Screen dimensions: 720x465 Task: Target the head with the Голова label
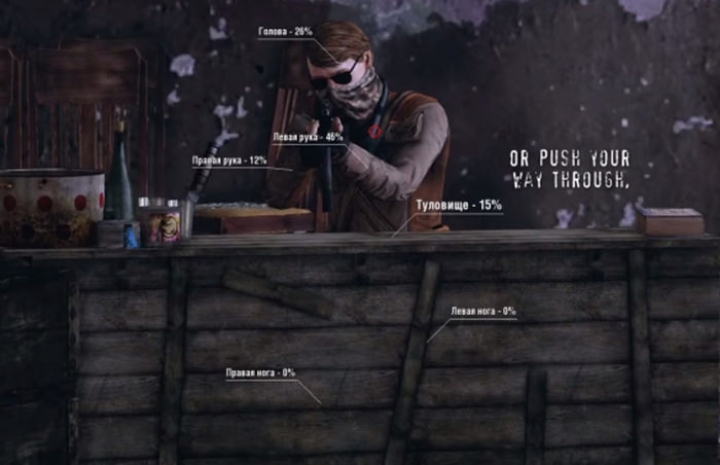pyautogui.click(x=285, y=32)
